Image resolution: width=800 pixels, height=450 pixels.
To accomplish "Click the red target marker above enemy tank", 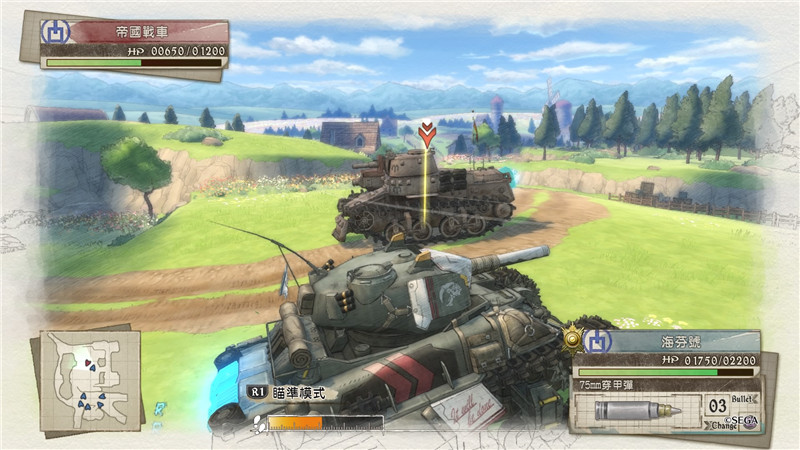I will click(428, 135).
